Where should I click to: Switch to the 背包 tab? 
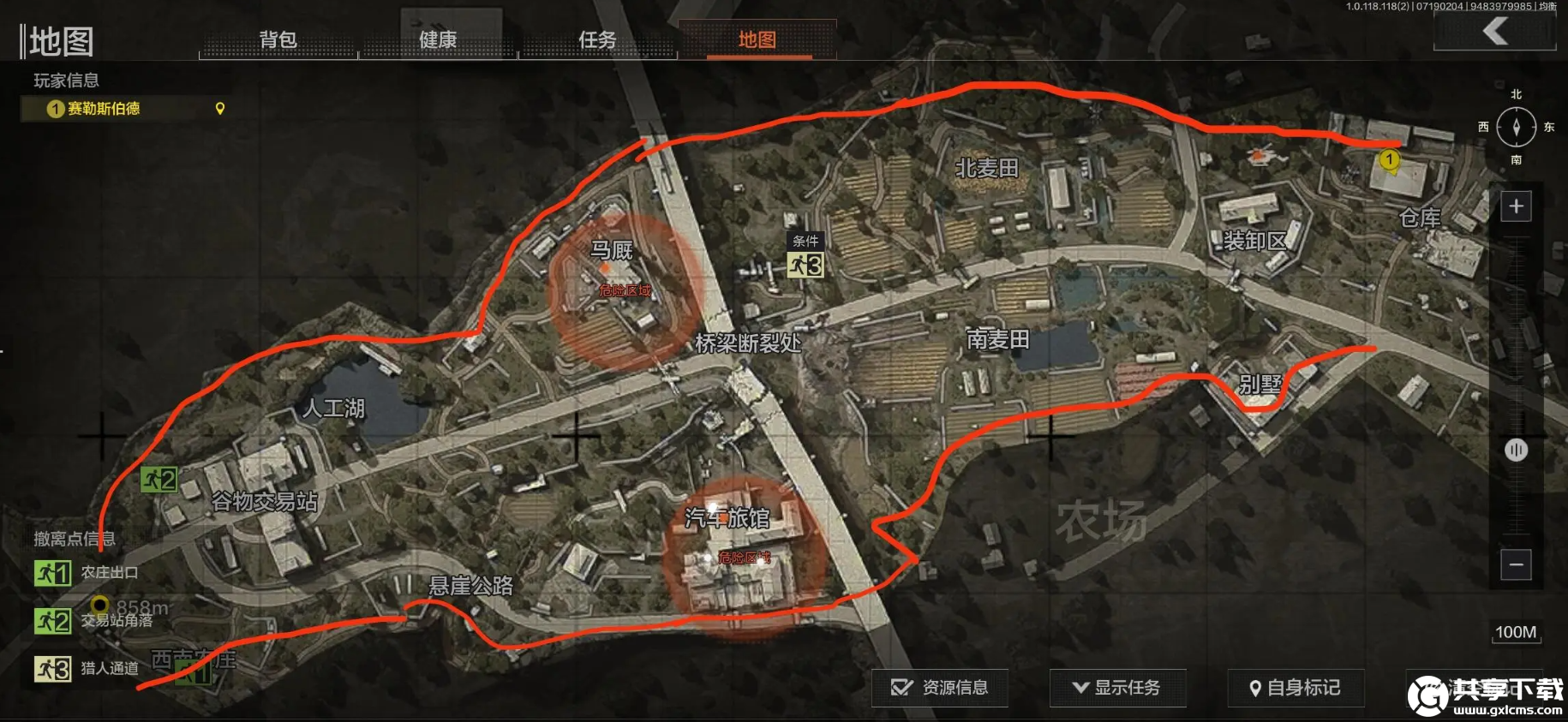[x=278, y=40]
